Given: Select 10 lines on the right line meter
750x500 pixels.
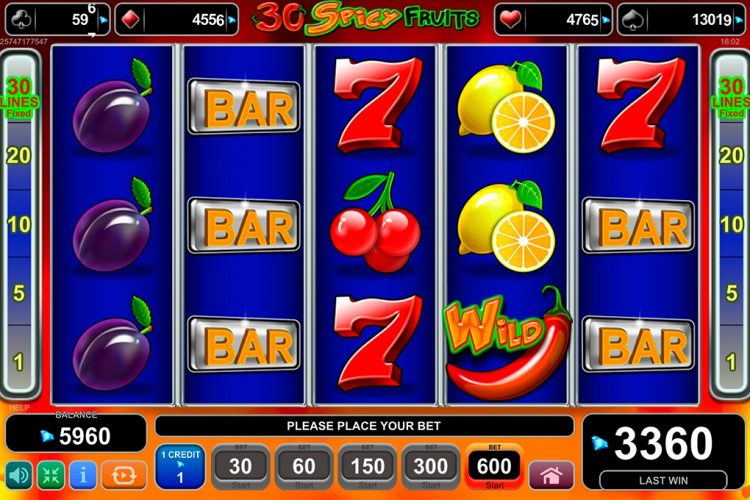Looking at the screenshot, I should pos(731,223).
